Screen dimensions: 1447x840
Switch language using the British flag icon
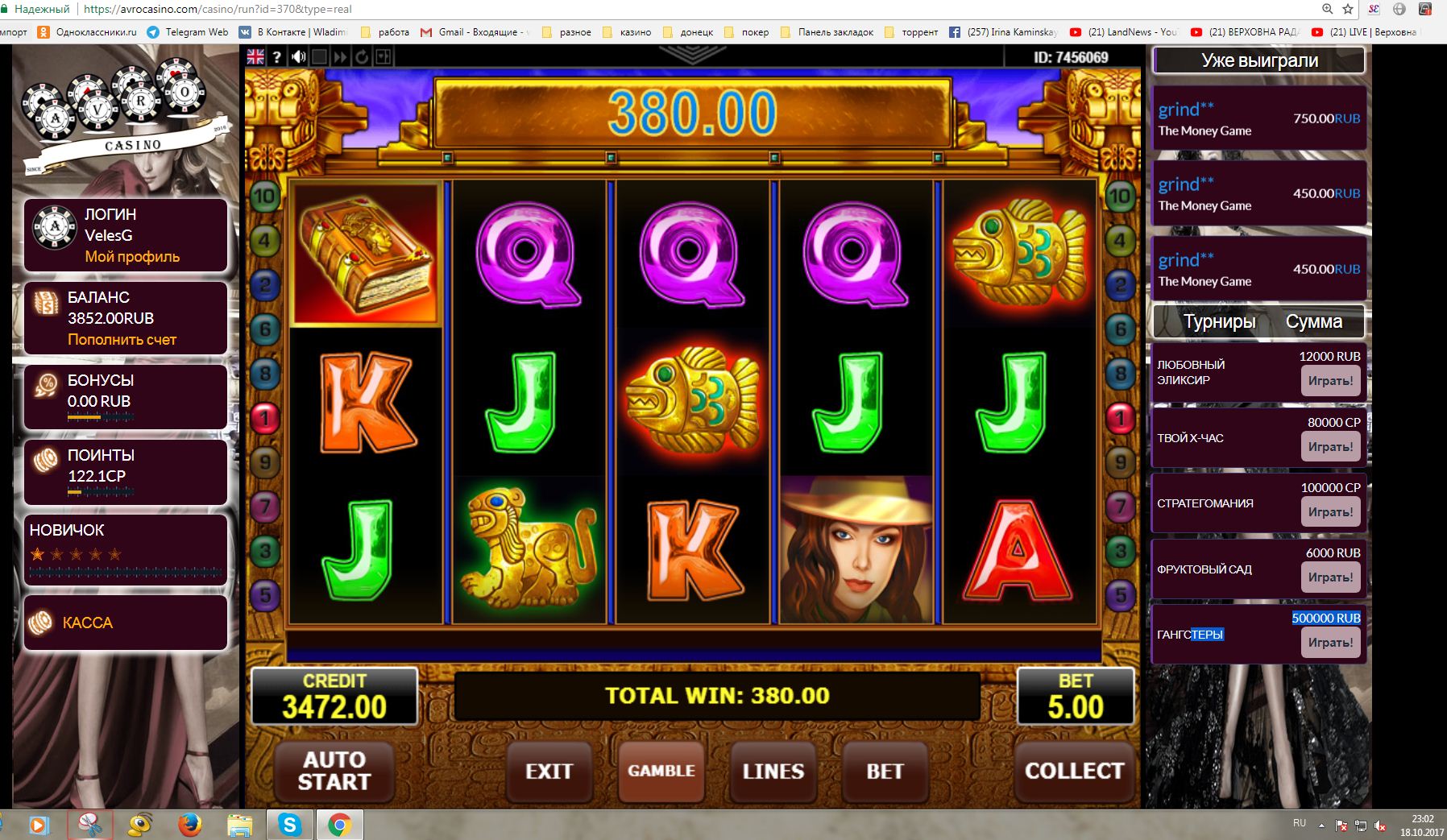pyautogui.click(x=255, y=56)
